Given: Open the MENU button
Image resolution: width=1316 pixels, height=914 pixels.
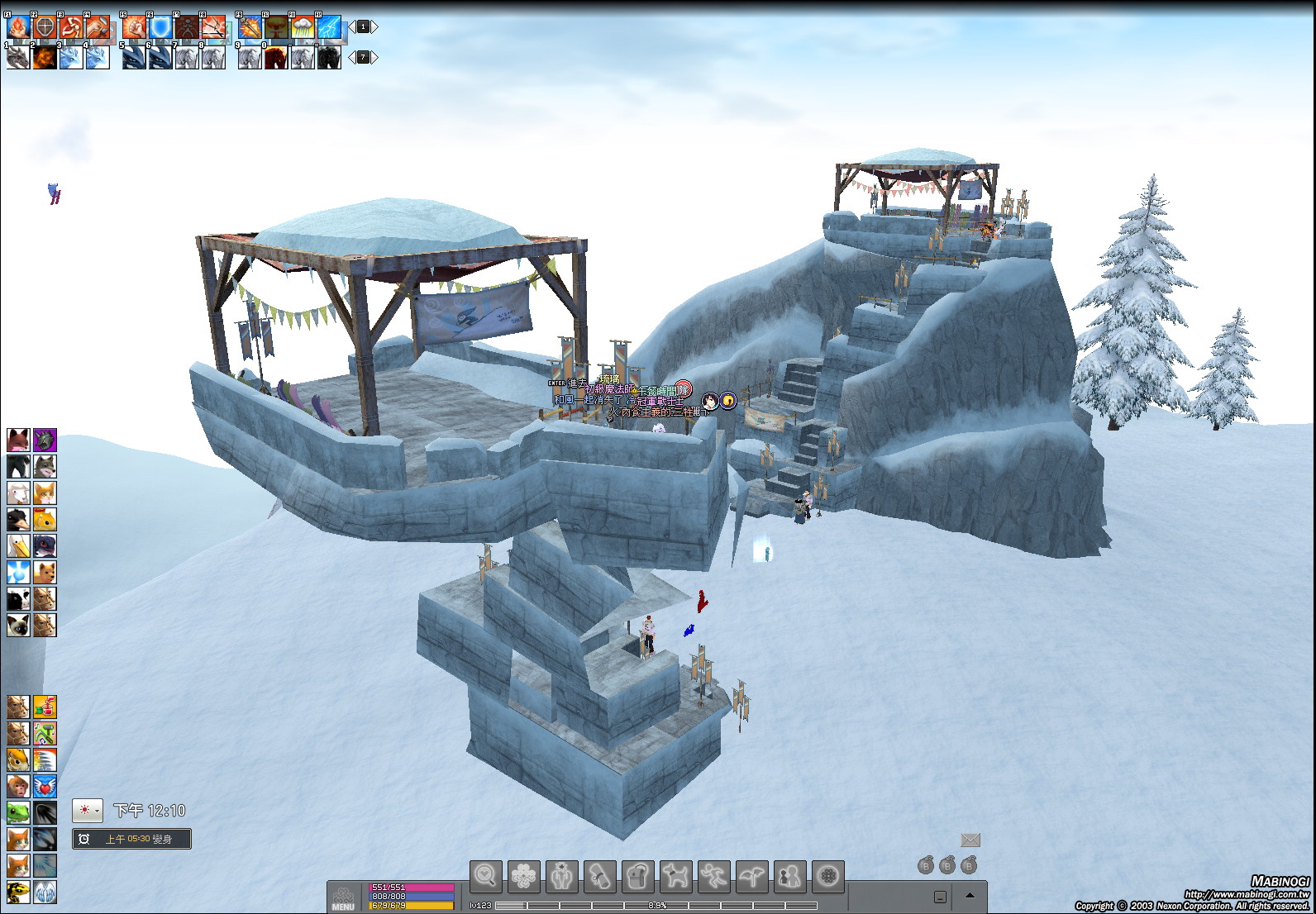Looking at the screenshot, I should tap(343, 898).
